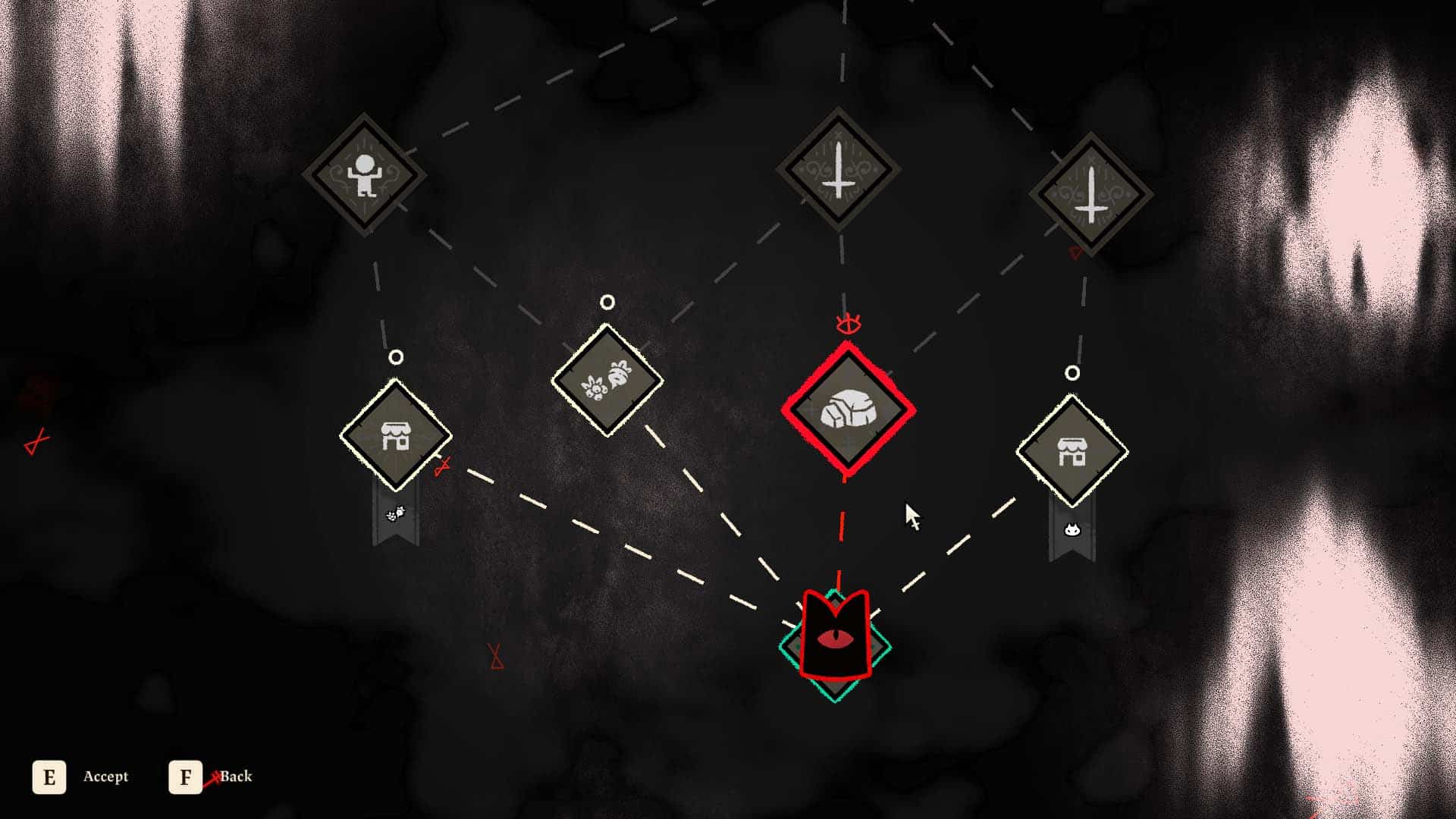Image resolution: width=1456 pixels, height=819 pixels.
Task: Select the shop node with cat banner
Action: 1072,451
